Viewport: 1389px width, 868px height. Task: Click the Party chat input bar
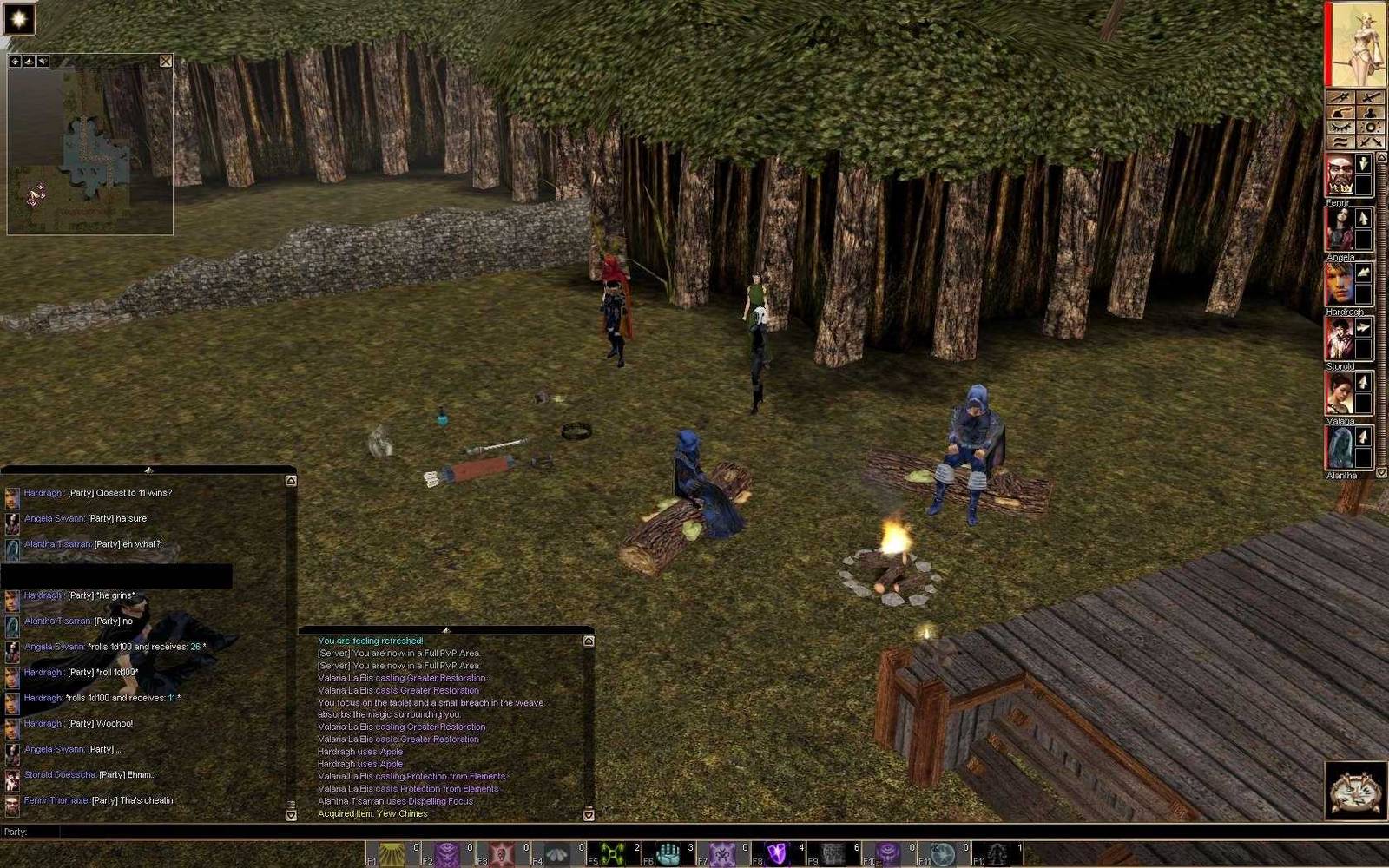click(x=608, y=832)
